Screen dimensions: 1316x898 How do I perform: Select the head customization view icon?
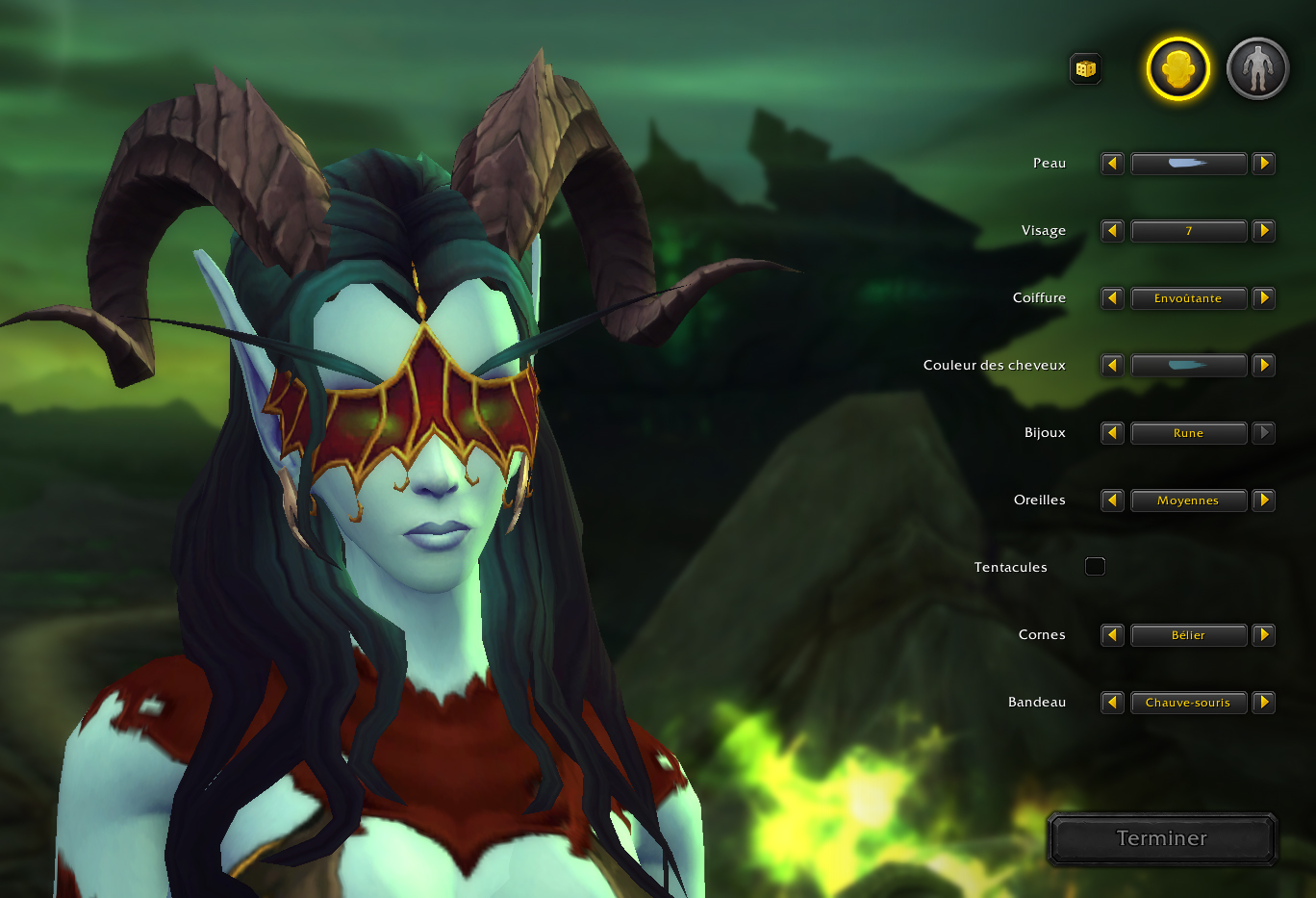1176,67
